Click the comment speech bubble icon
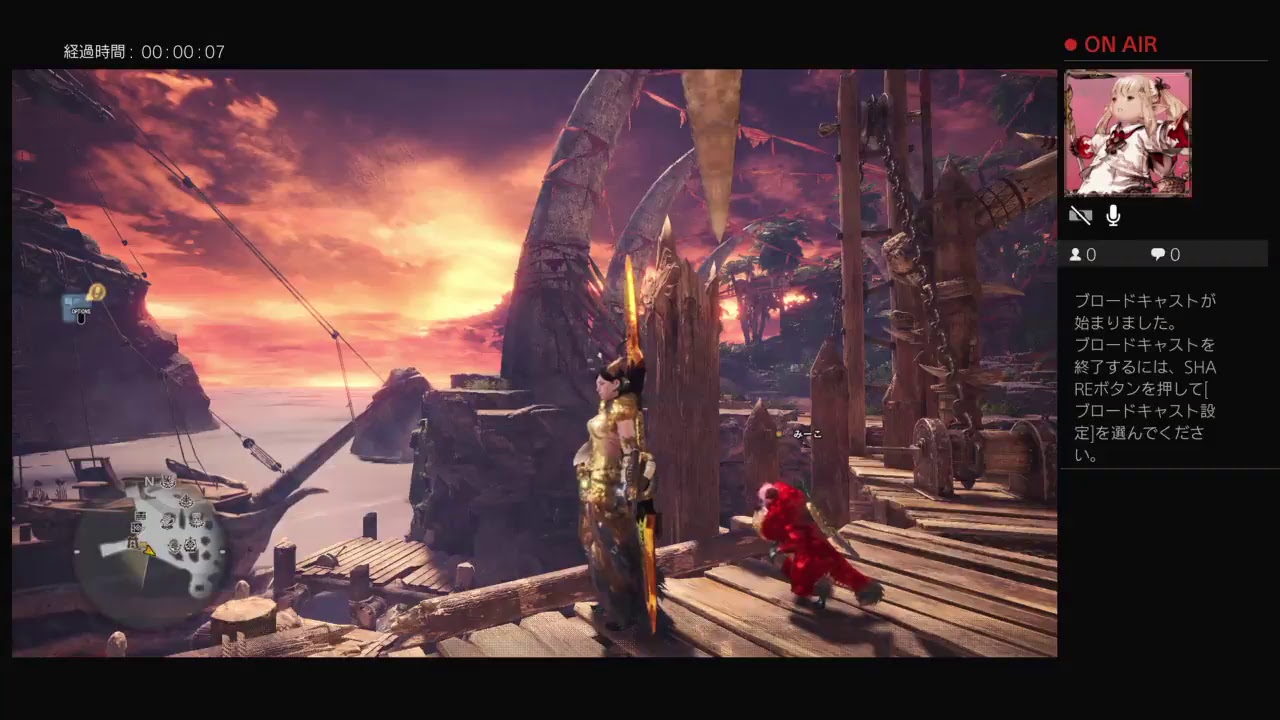 1158,254
